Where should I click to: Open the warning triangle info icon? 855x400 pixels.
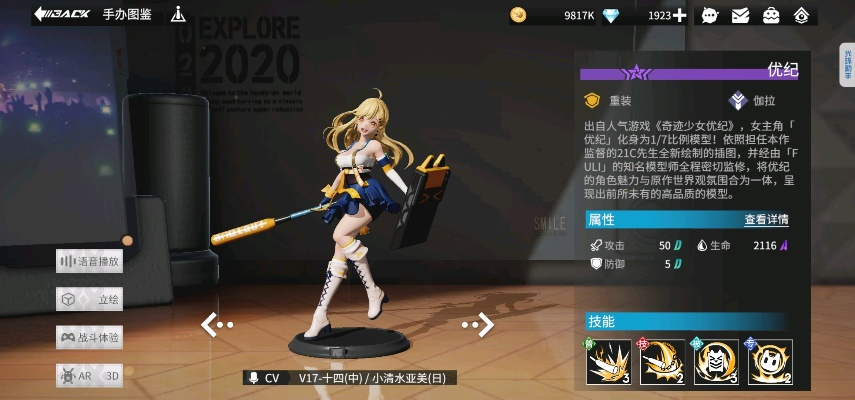point(178,14)
